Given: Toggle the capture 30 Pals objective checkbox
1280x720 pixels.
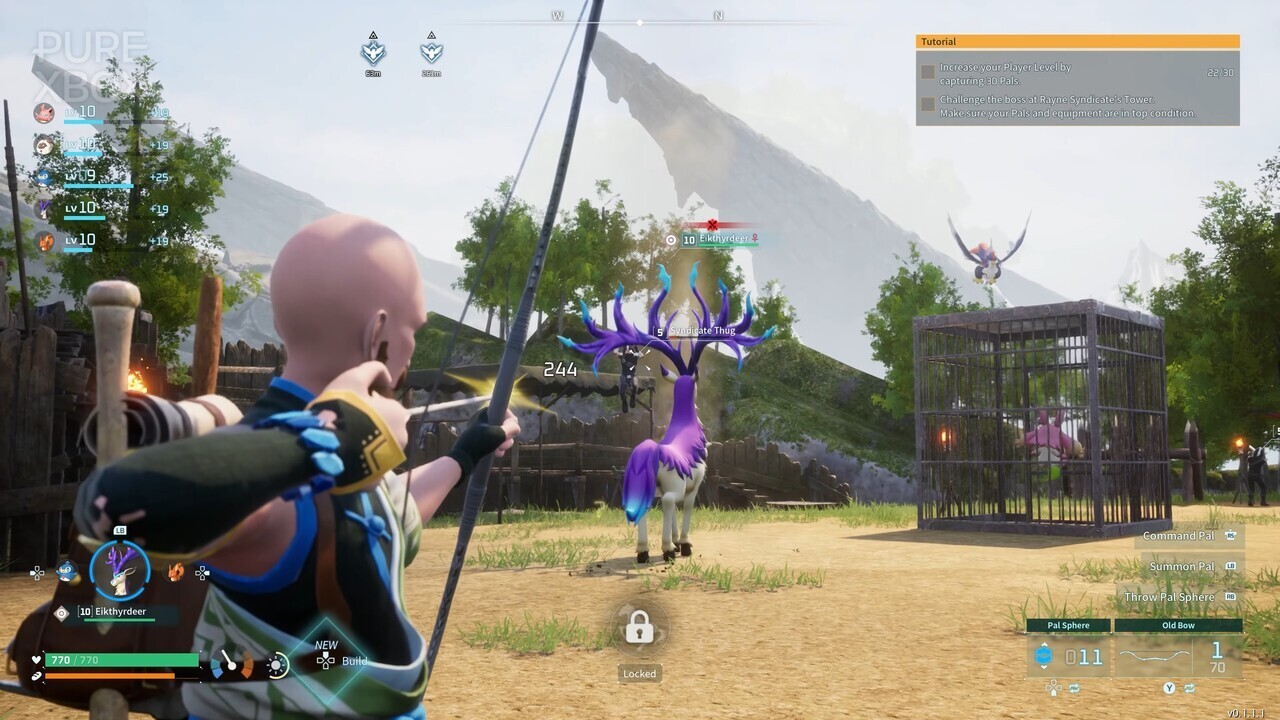Looking at the screenshot, I should (928, 72).
